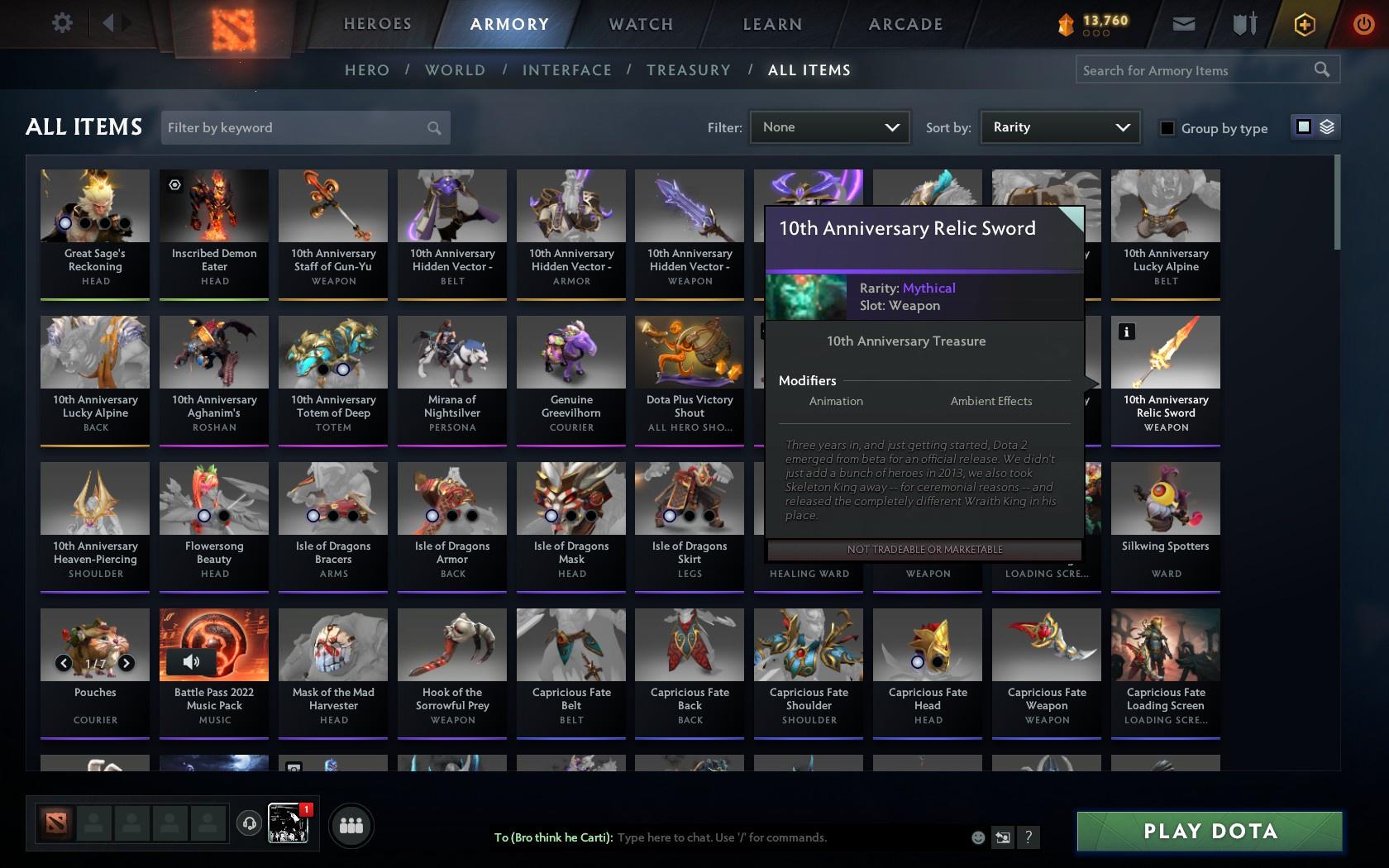The height and width of the screenshot is (868, 1389).
Task: Click the chat help question mark button
Action: click(x=1028, y=837)
